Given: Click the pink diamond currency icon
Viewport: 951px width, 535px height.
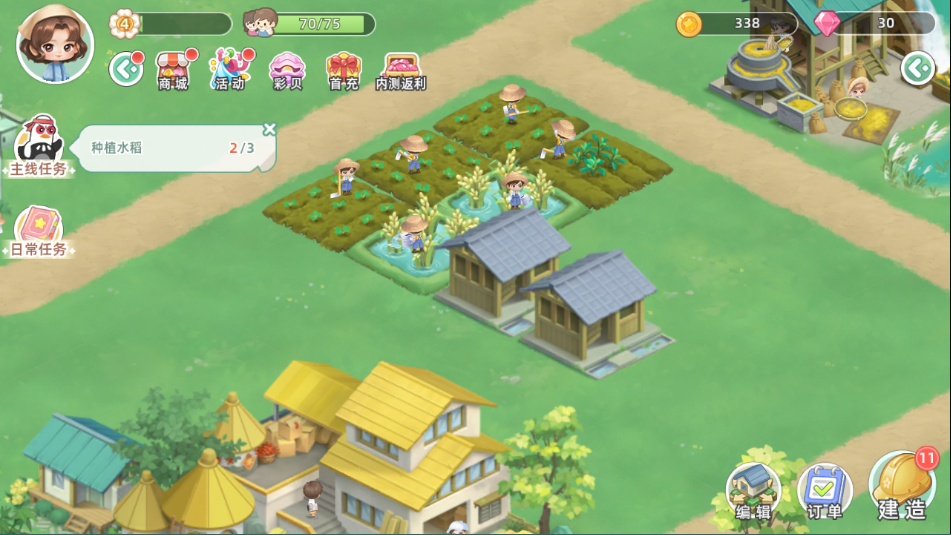Looking at the screenshot, I should coord(827,24).
